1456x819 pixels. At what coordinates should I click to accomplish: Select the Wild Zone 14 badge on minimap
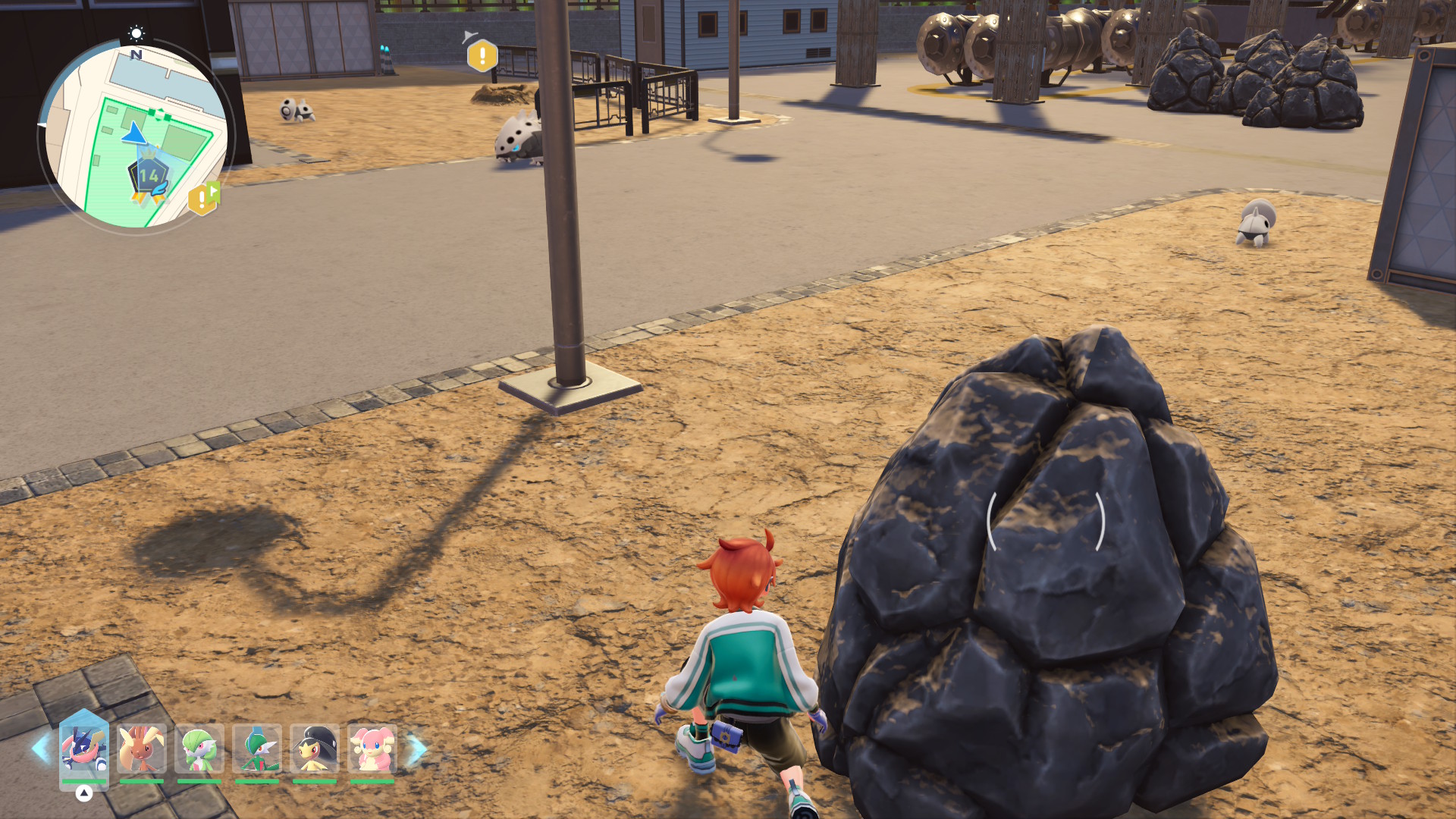[149, 176]
